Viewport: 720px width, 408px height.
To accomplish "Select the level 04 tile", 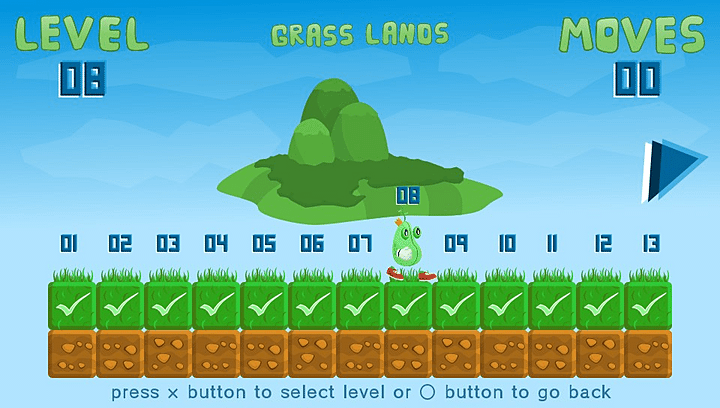I will click(216, 305).
